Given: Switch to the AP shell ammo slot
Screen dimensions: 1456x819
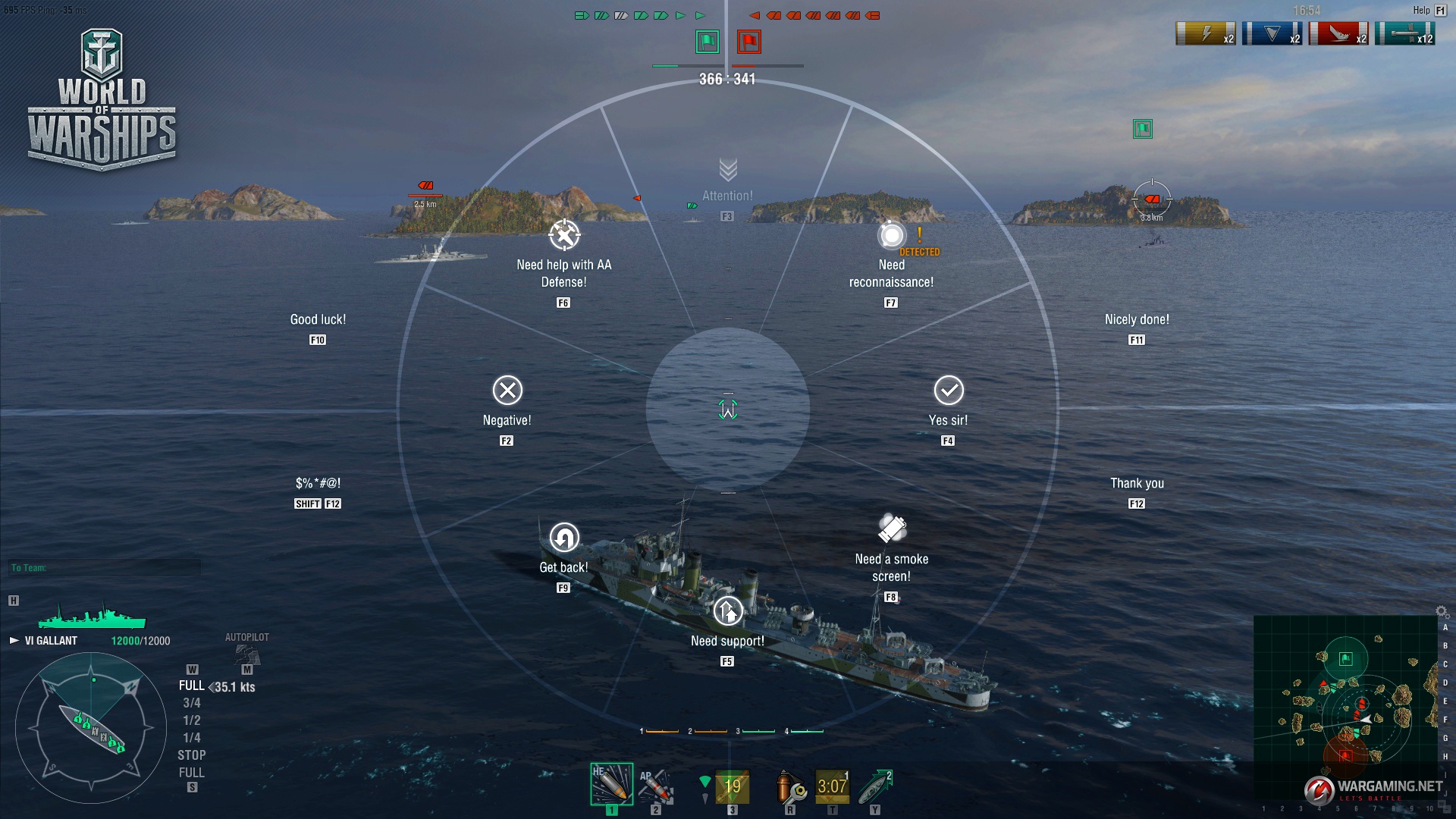Looking at the screenshot, I should [x=656, y=786].
